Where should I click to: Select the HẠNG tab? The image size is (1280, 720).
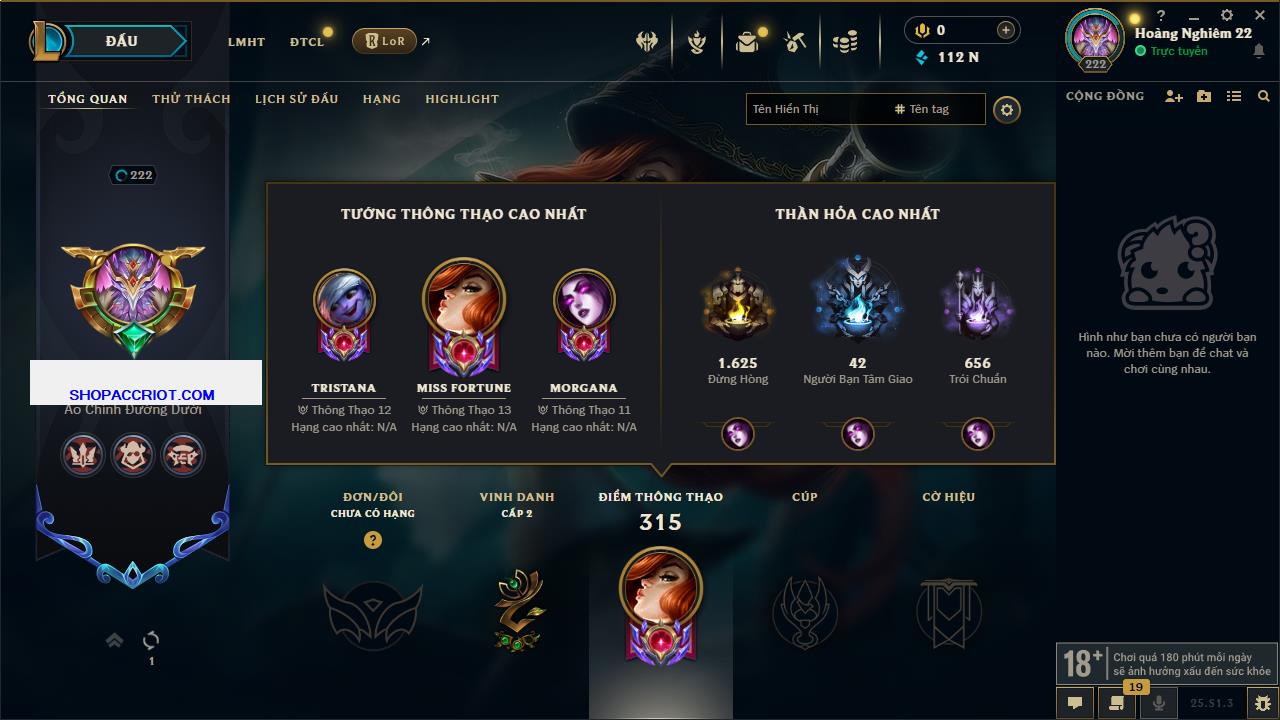(x=381, y=99)
